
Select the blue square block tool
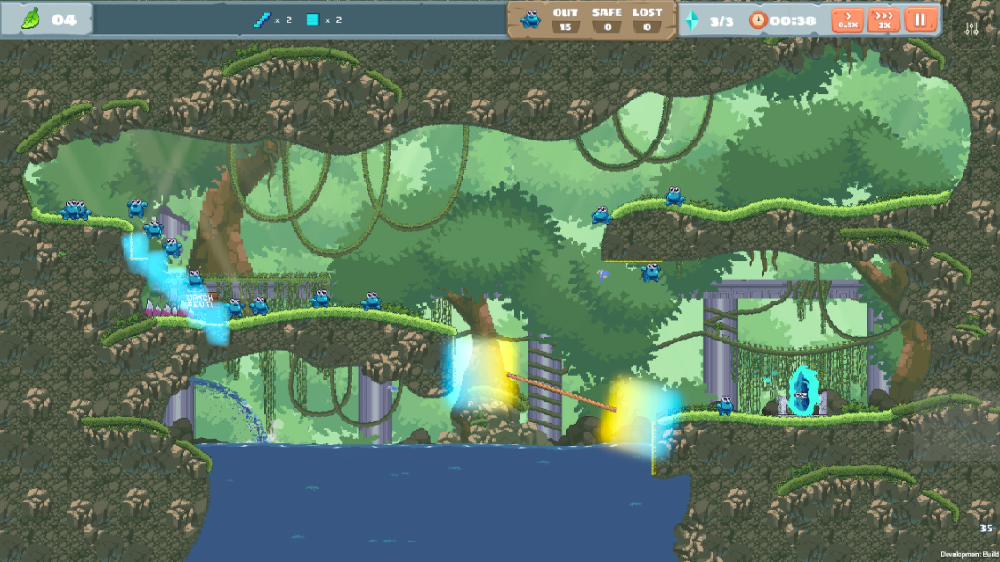[x=313, y=19]
